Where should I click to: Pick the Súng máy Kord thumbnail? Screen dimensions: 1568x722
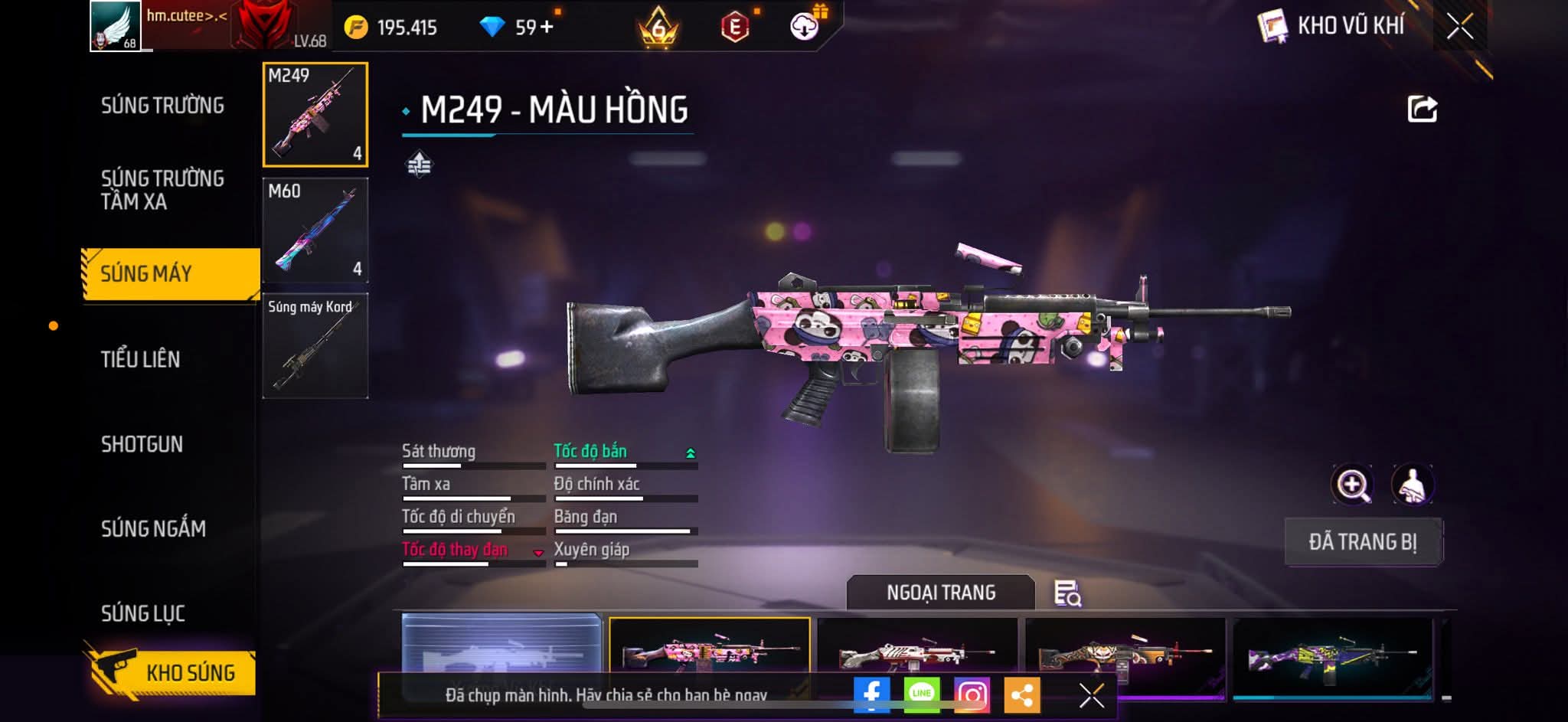coord(315,346)
